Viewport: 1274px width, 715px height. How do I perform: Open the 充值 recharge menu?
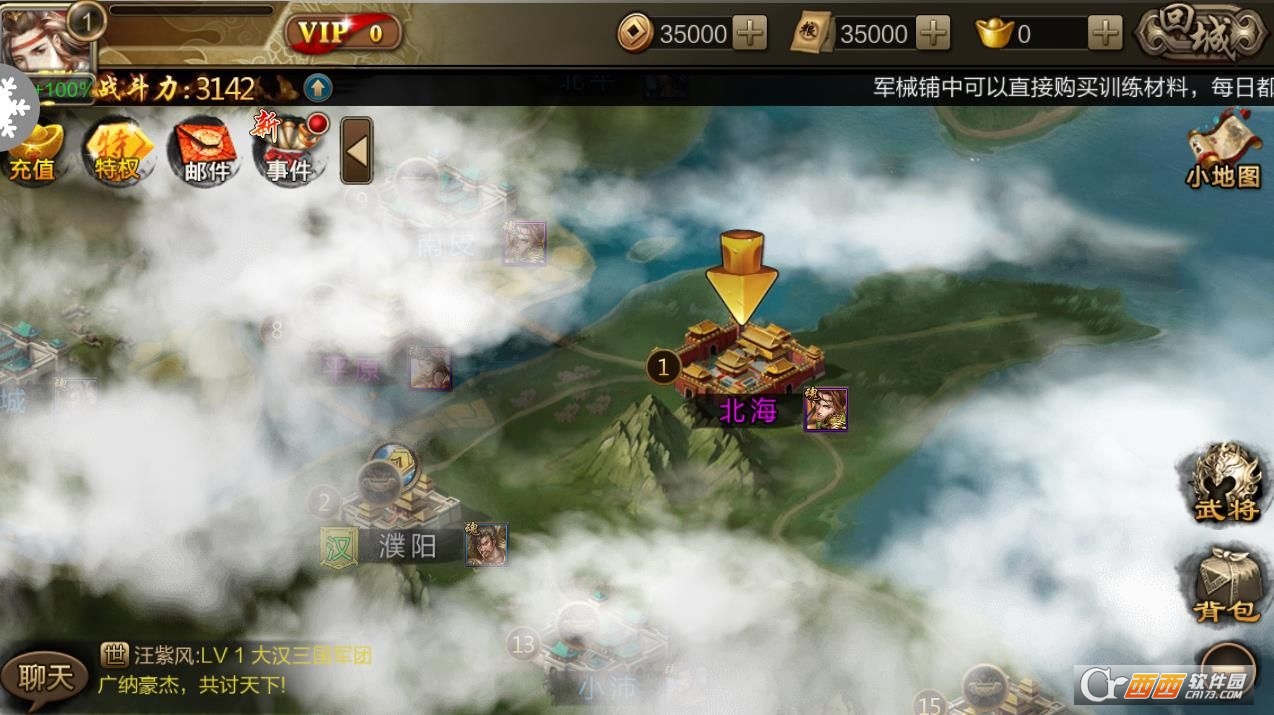tap(33, 153)
